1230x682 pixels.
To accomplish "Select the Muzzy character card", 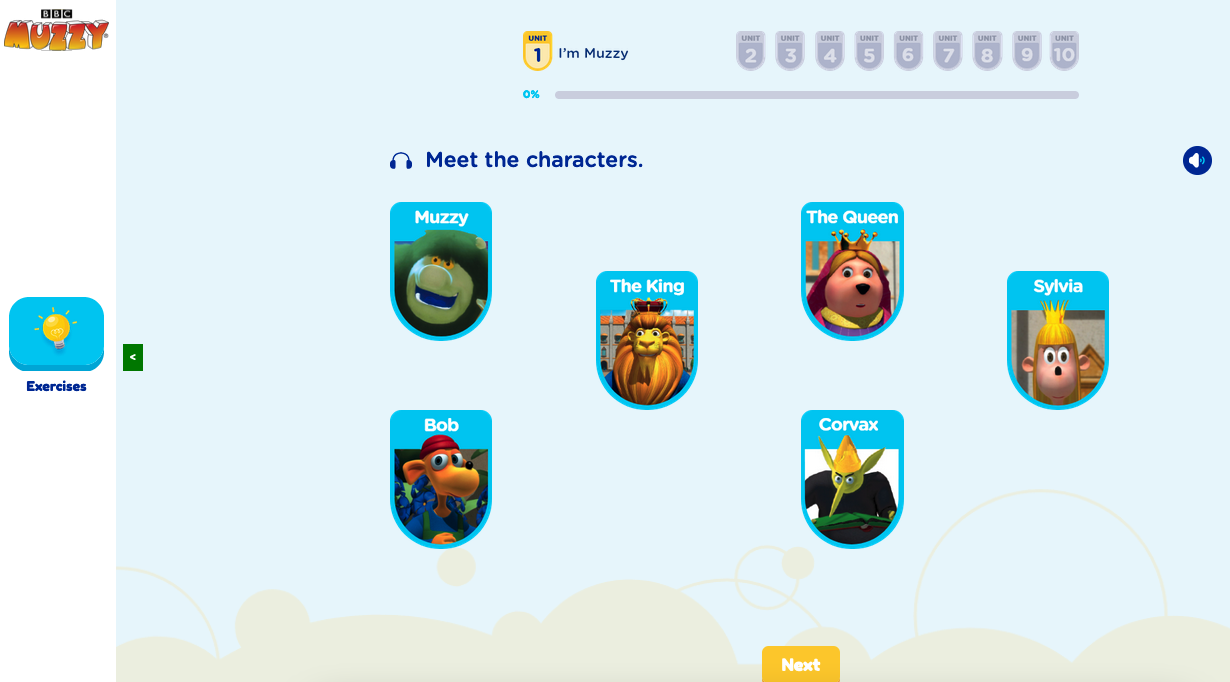I will point(441,271).
